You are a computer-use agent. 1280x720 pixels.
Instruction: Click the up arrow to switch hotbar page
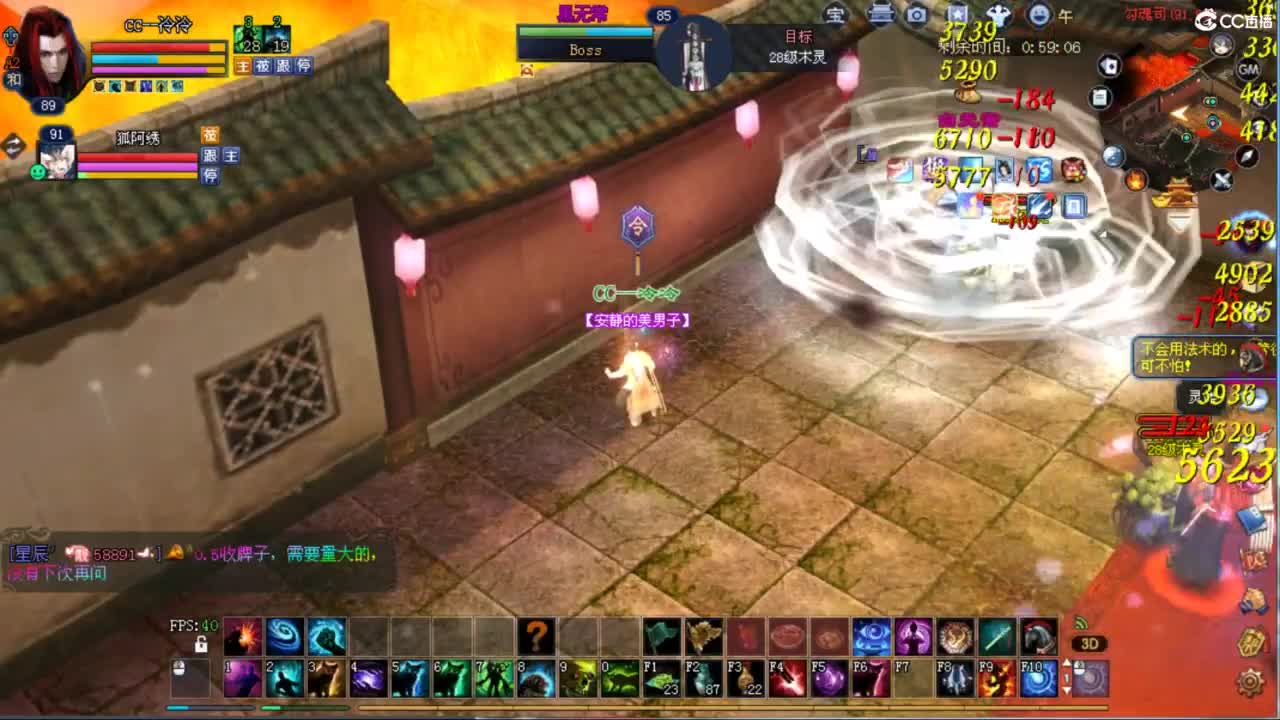coord(1067,663)
